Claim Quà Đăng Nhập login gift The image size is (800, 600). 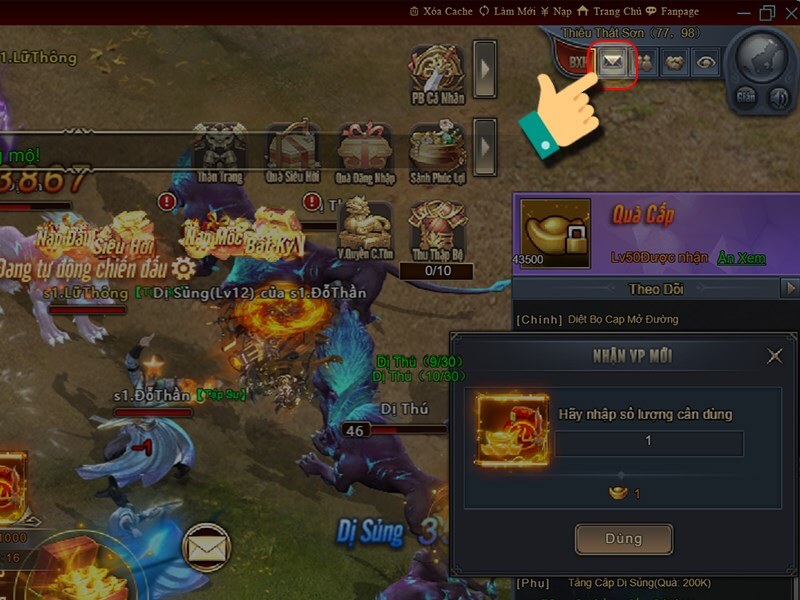[x=366, y=150]
